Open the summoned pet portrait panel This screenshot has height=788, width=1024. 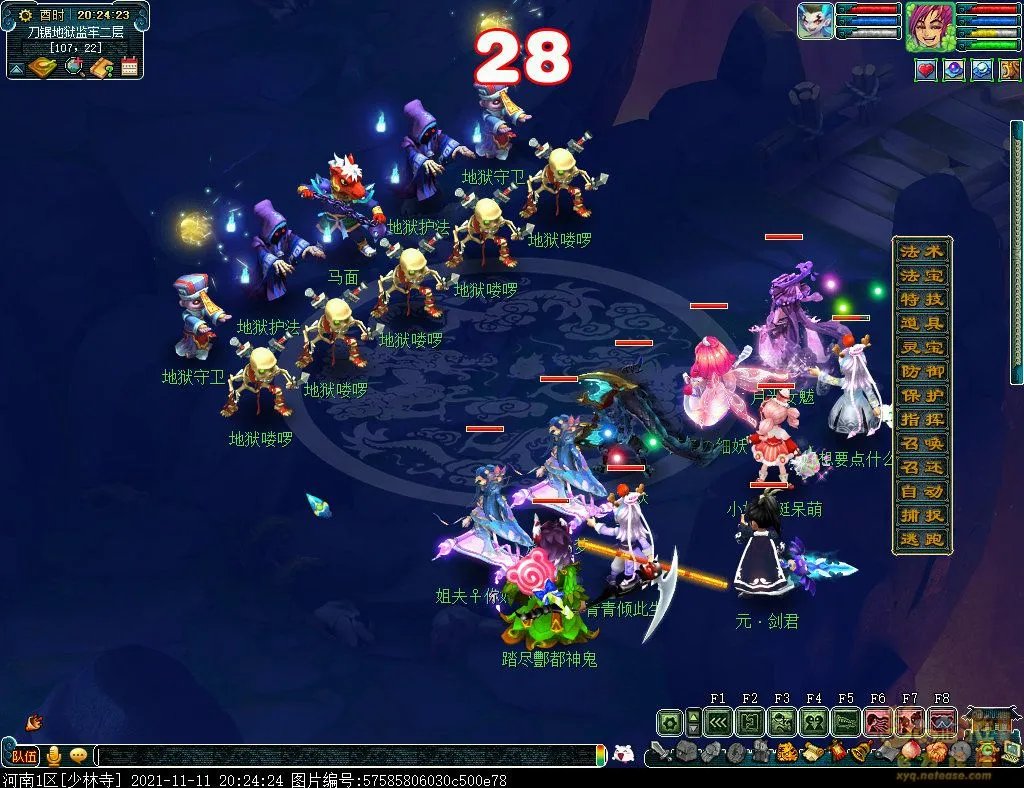pos(815,21)
